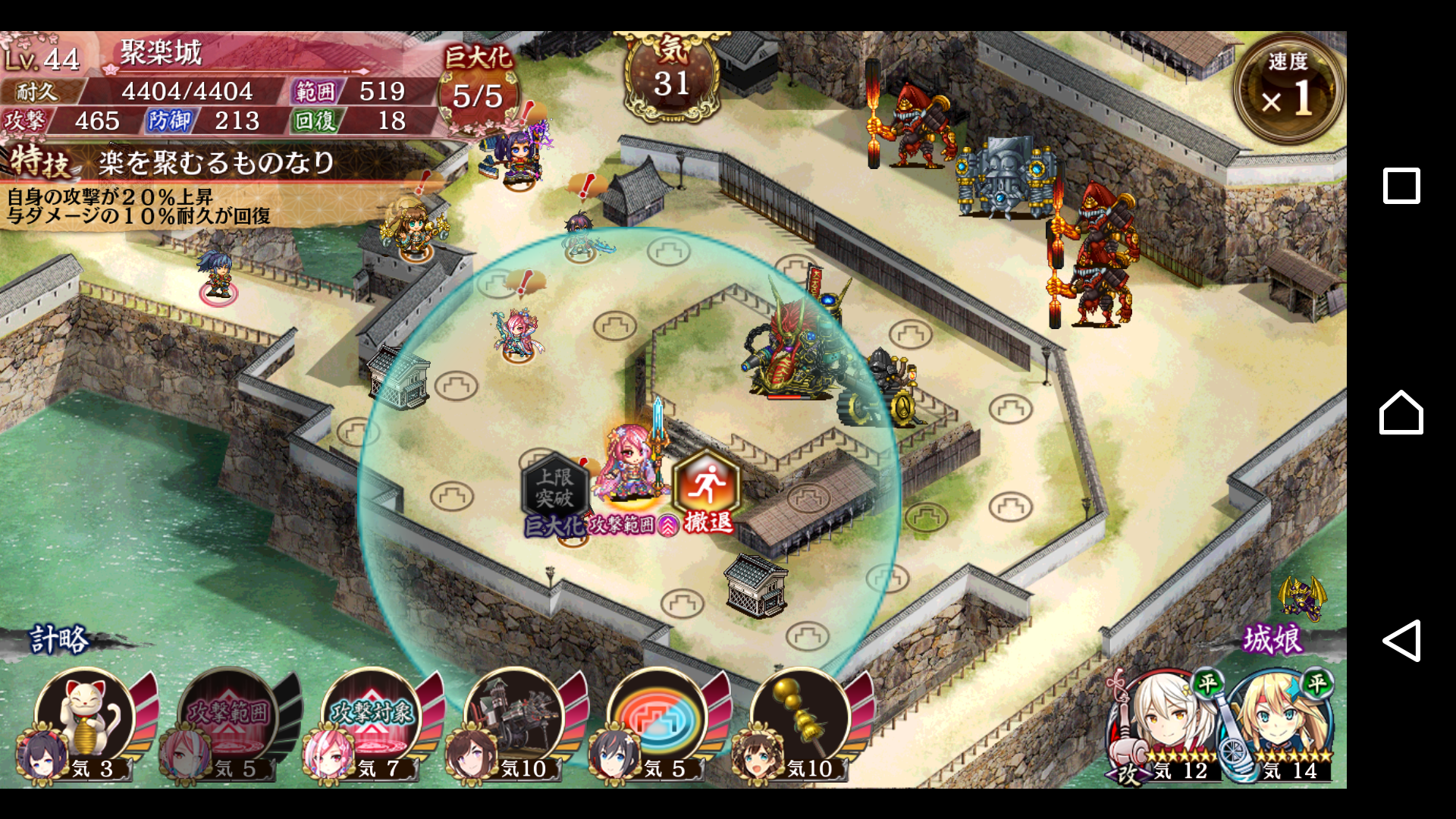Activate the maneki-neko cat strategy
This screenshot has height=819, width=1456.
tap(86, 718)
